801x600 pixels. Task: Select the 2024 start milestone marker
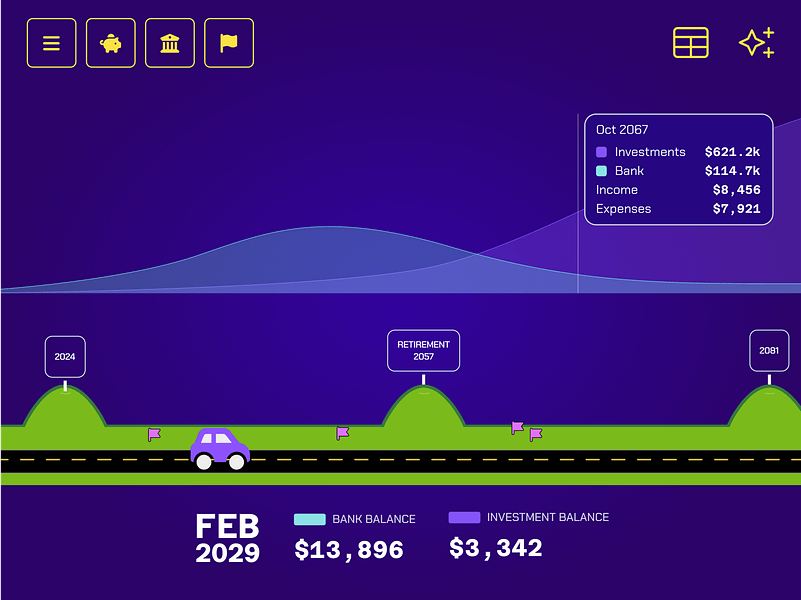pyautogui.click(x=65, y=357)
